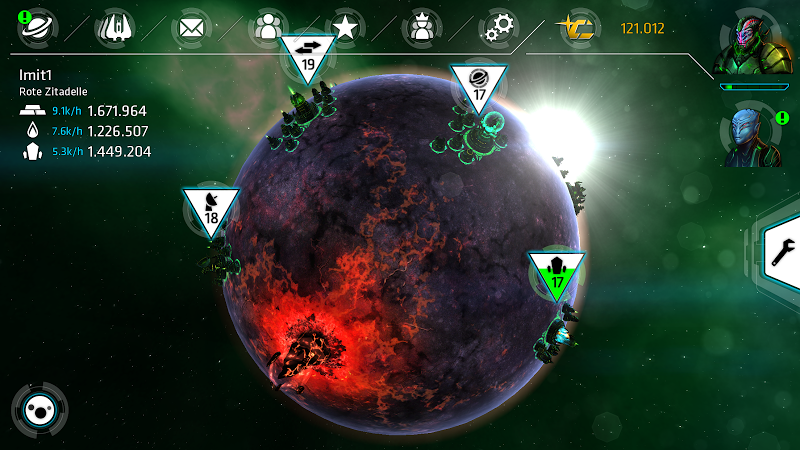Open the galaxy view round button
The image size is (800, 450).
39,408
